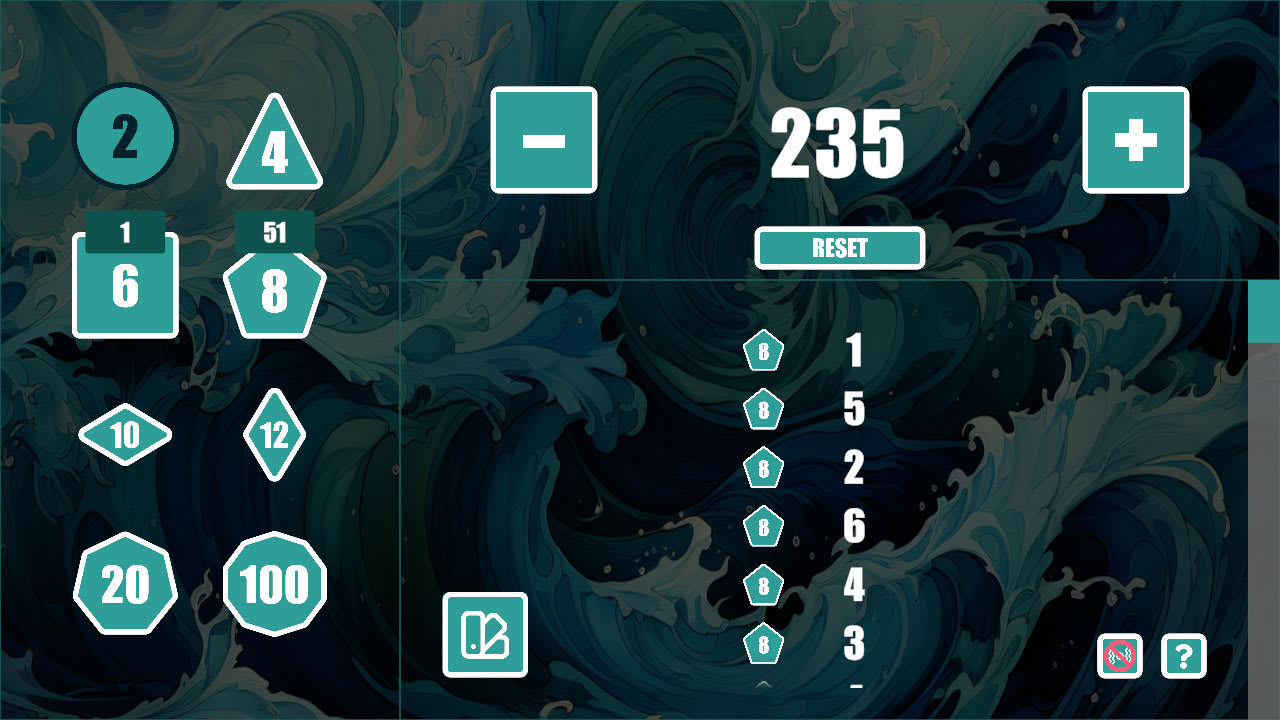Select the circular d2 die
Image resolution: width=1280 pixels, height=720 pixels.
126,138
